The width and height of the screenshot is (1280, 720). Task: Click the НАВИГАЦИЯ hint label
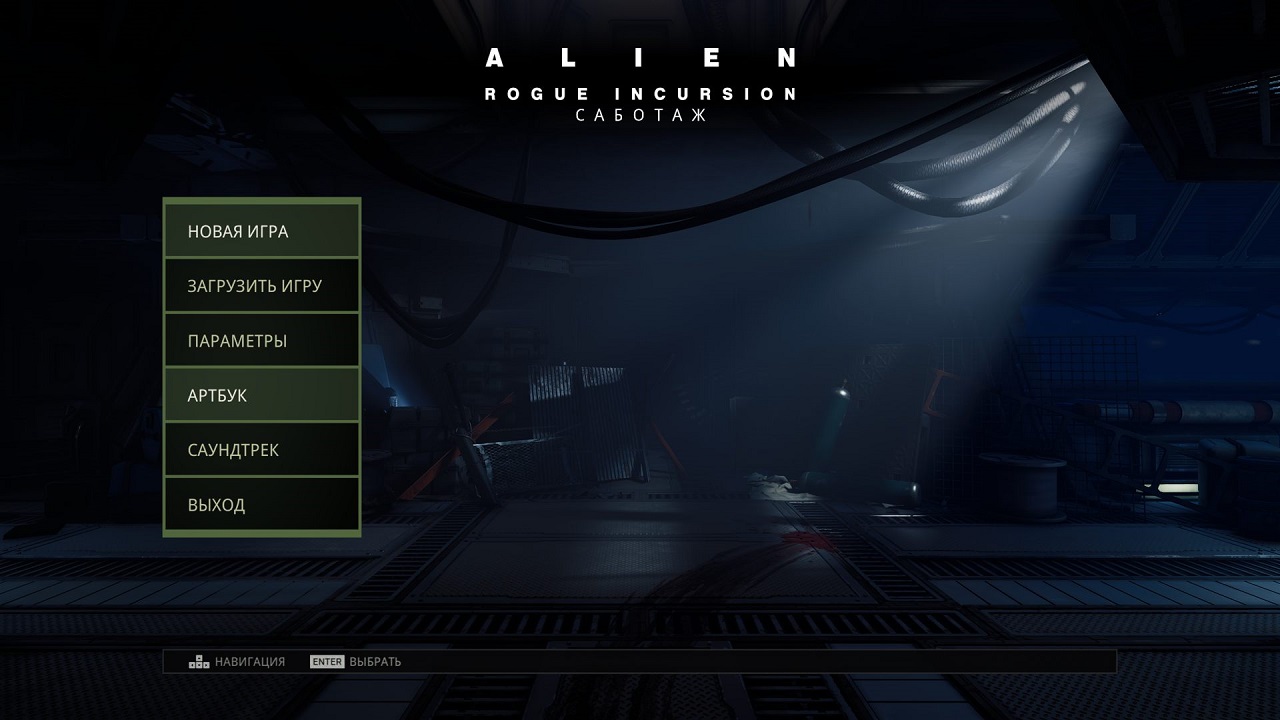[245, 661]
